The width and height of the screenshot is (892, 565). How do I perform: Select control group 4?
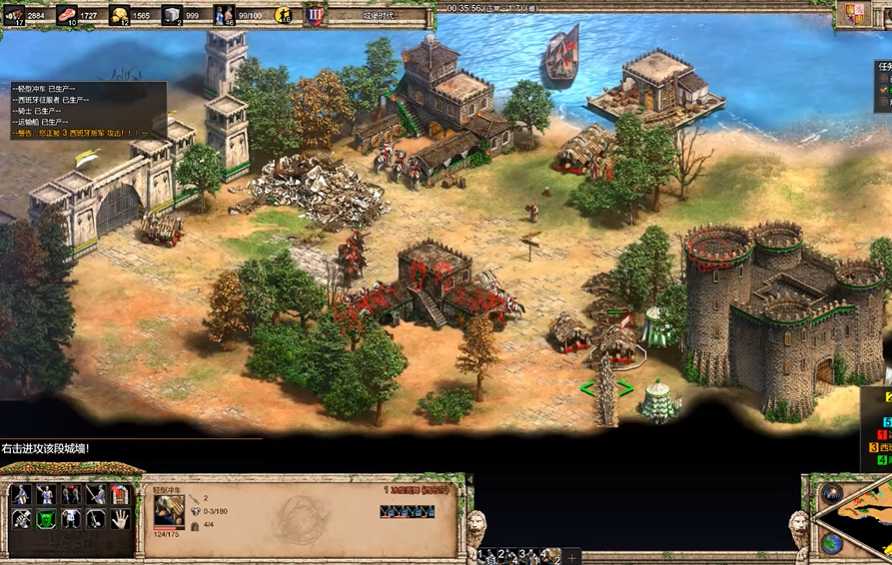[x=546, y=554]
